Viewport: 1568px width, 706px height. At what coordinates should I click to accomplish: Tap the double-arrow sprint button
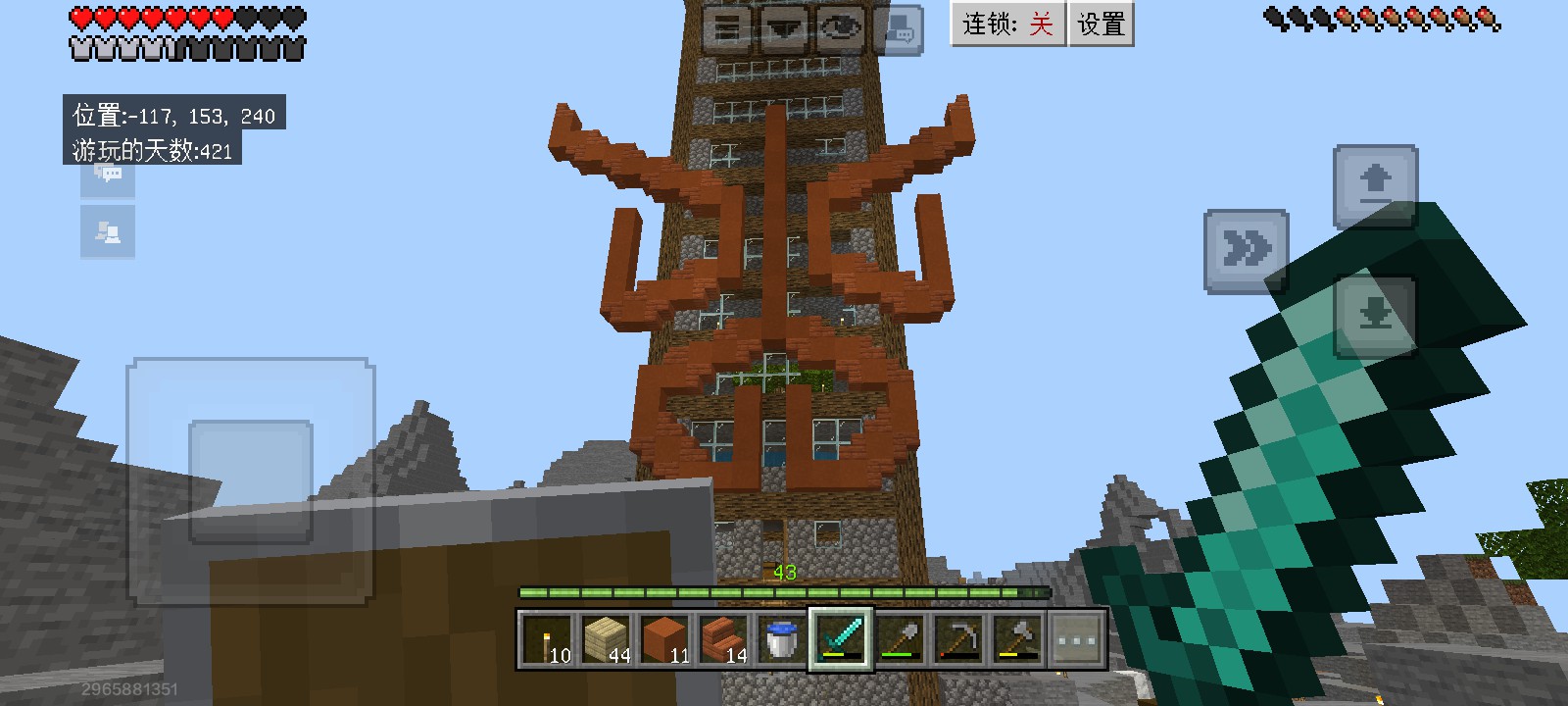point(1245,251)
